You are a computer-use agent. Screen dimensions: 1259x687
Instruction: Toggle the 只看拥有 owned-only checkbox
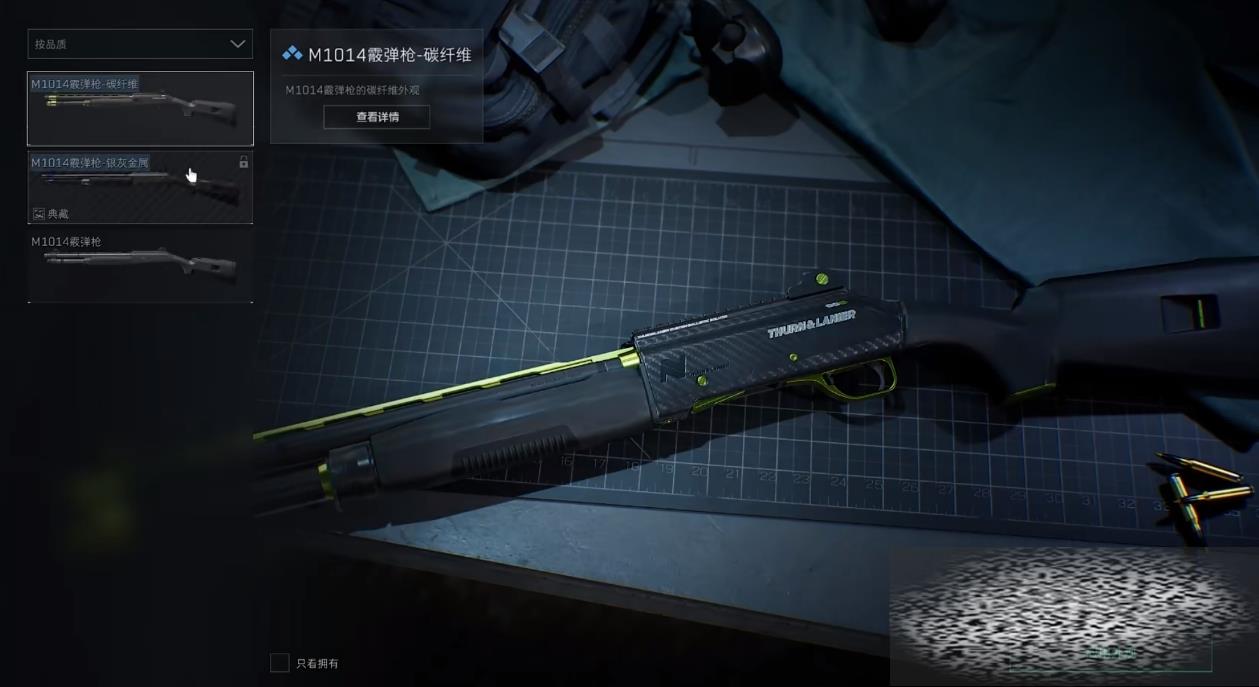pos(280,663)
